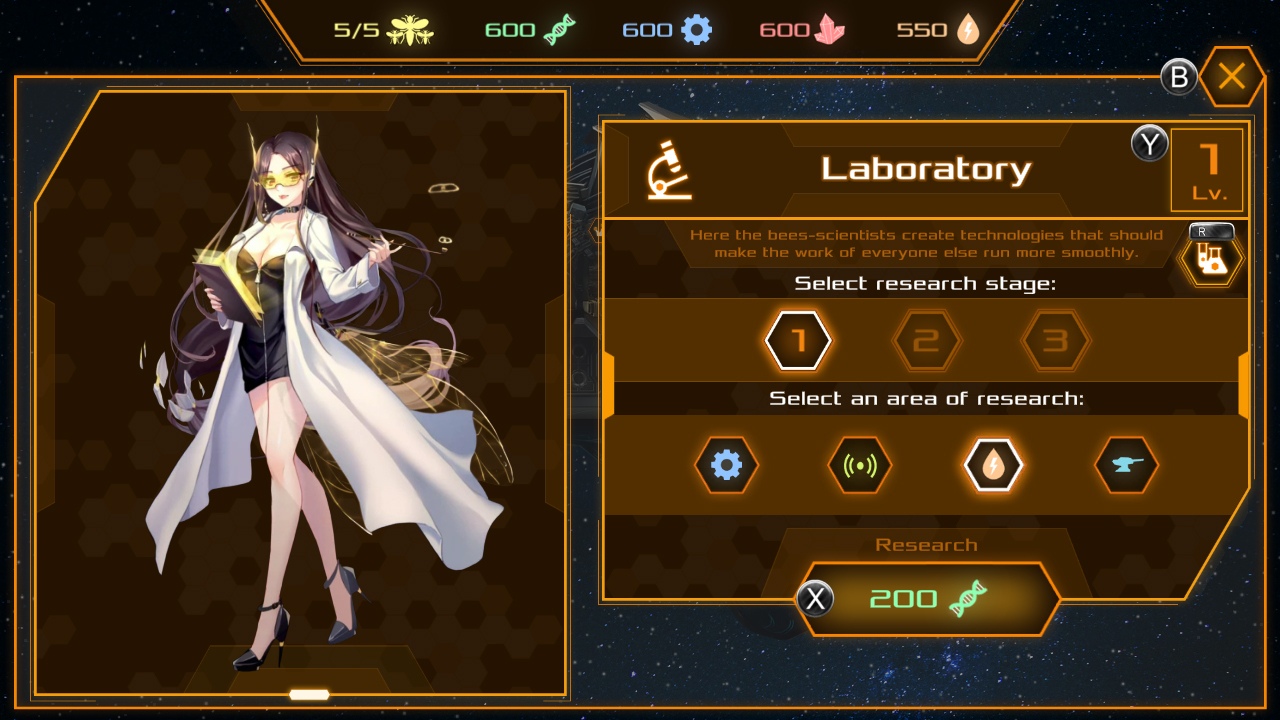Close the Laboratory panel

point(1232,76)
